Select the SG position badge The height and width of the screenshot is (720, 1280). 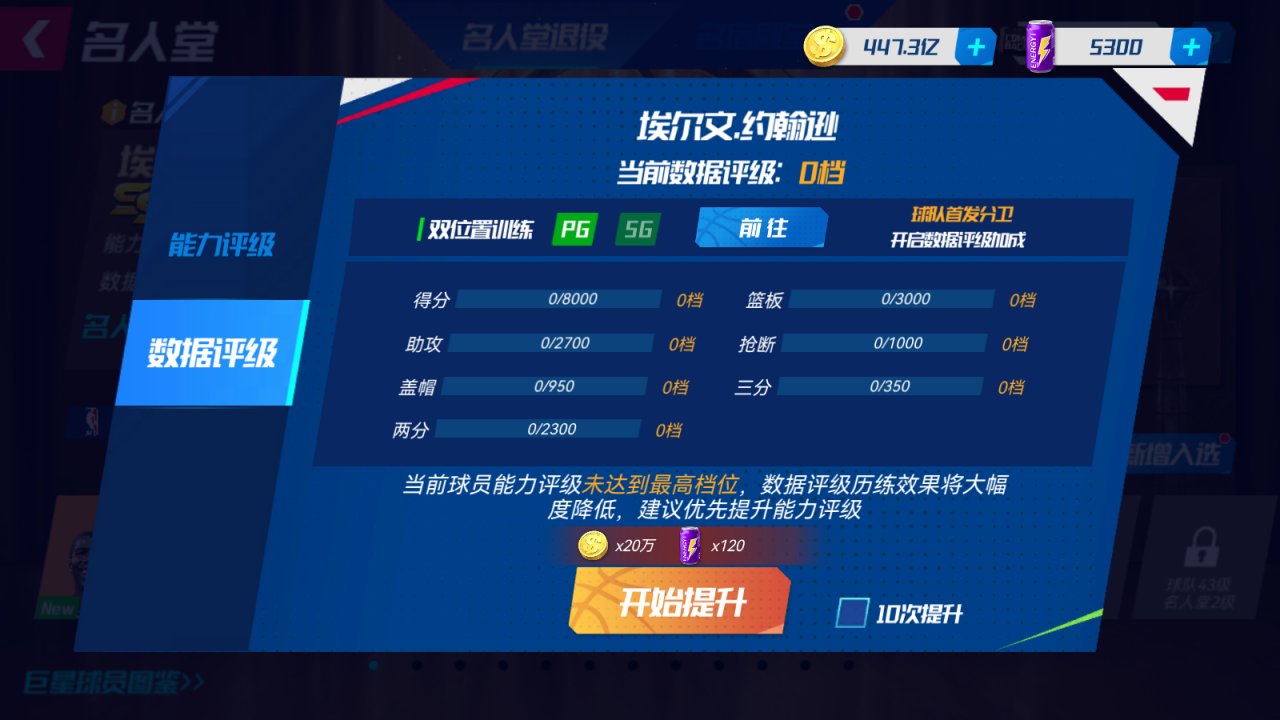click(637, 229)
